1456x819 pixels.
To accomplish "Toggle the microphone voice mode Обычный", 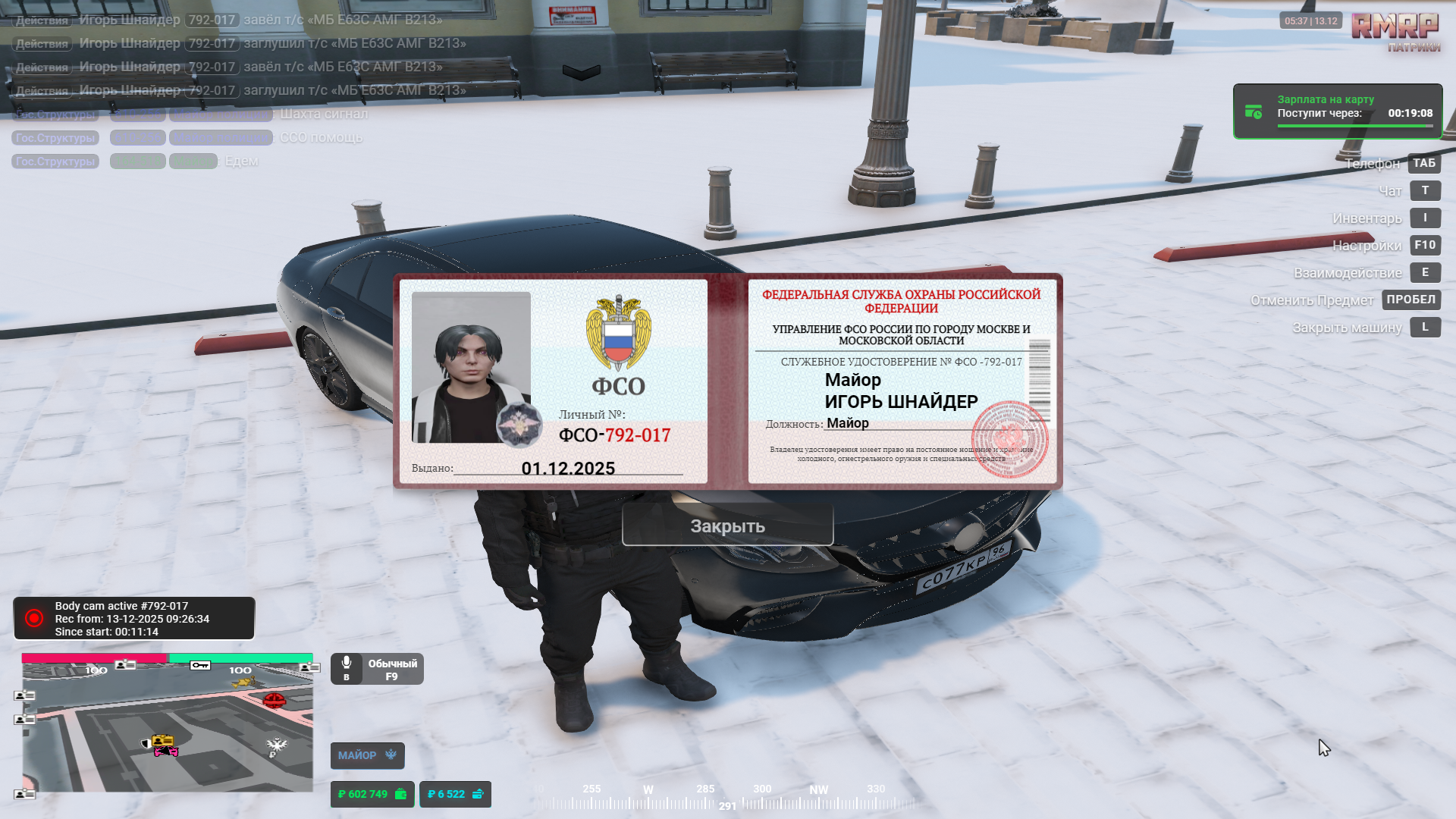I will pos(377,669).
